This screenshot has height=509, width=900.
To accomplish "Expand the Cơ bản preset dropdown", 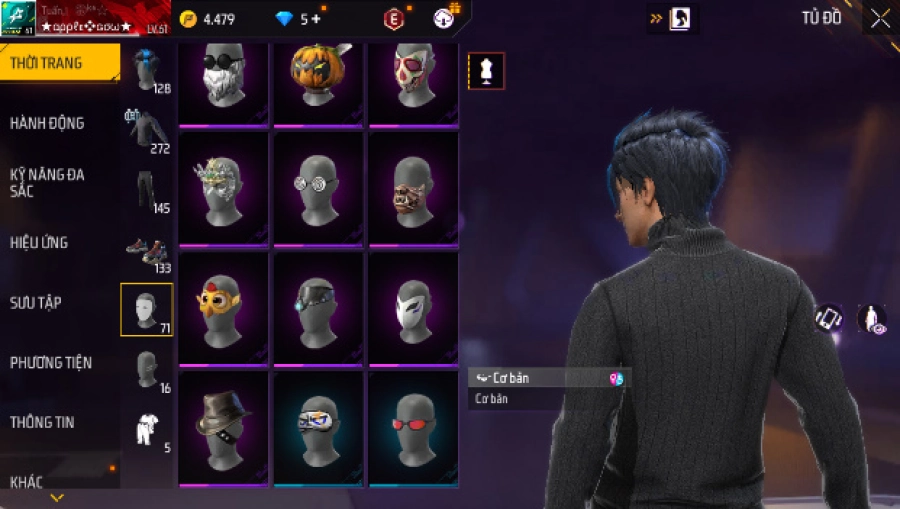I will 549,379.
